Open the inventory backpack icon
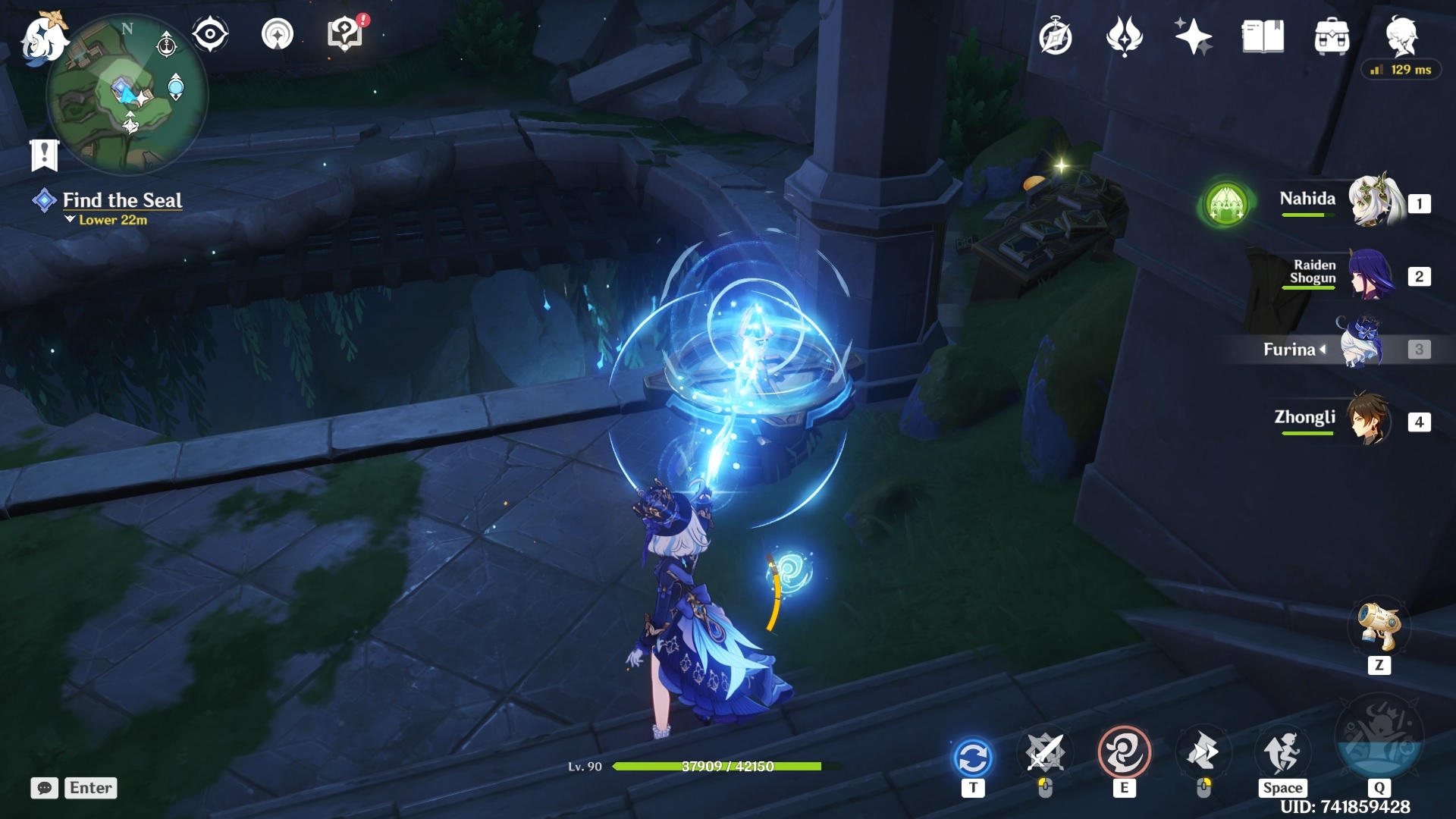The image size is (1456, 819). pos(1332,36)
